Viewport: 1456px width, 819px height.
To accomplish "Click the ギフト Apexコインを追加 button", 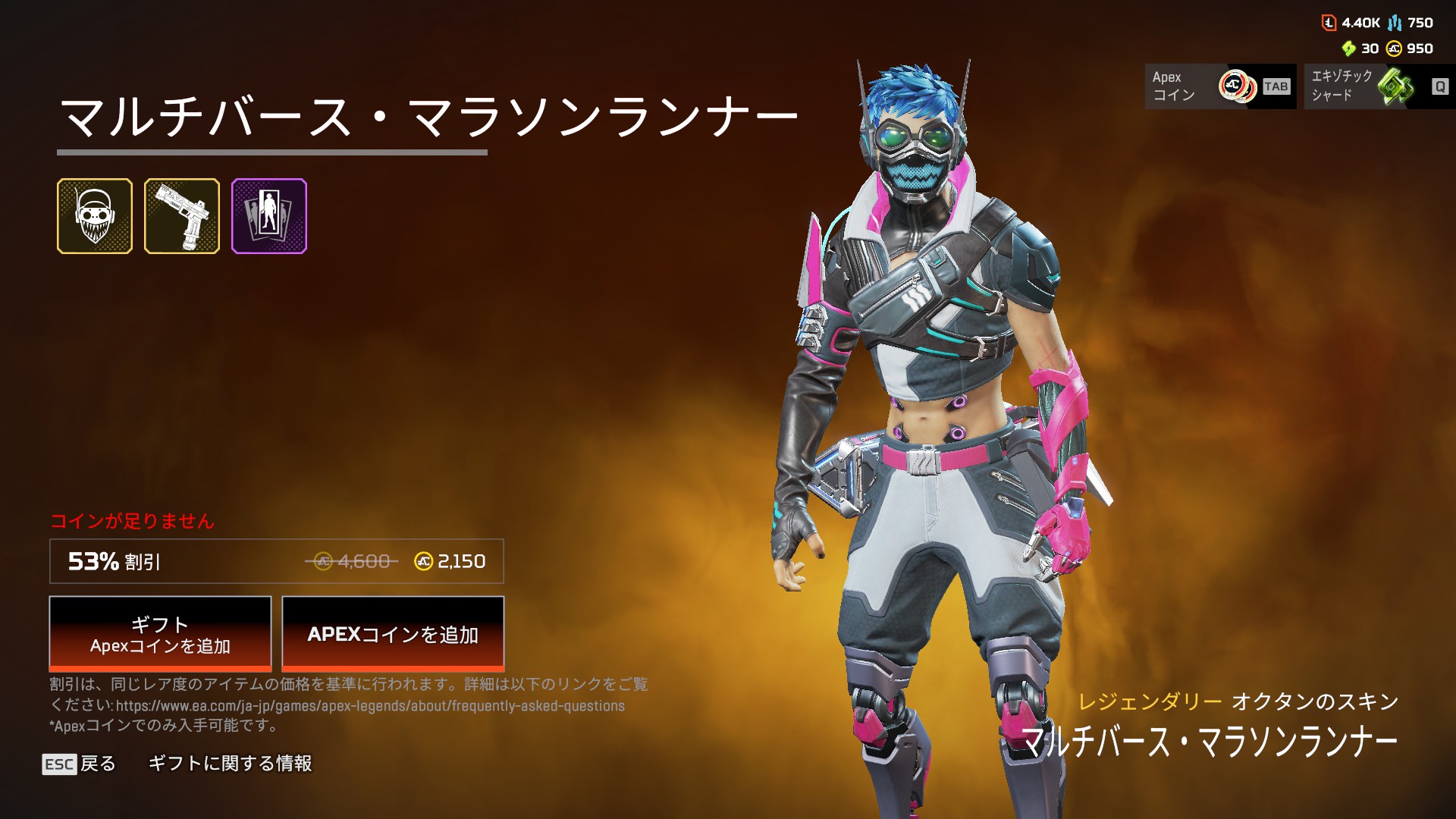I will [160, 634].
